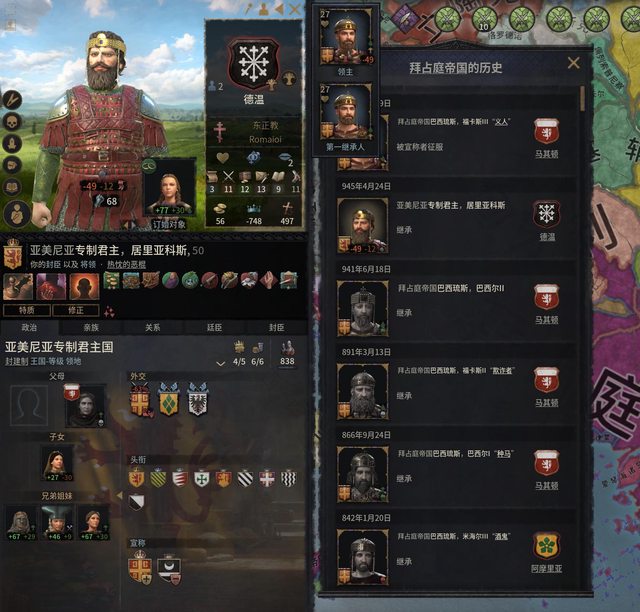Open the 关系 relations tab

click(x=152, y=326)
